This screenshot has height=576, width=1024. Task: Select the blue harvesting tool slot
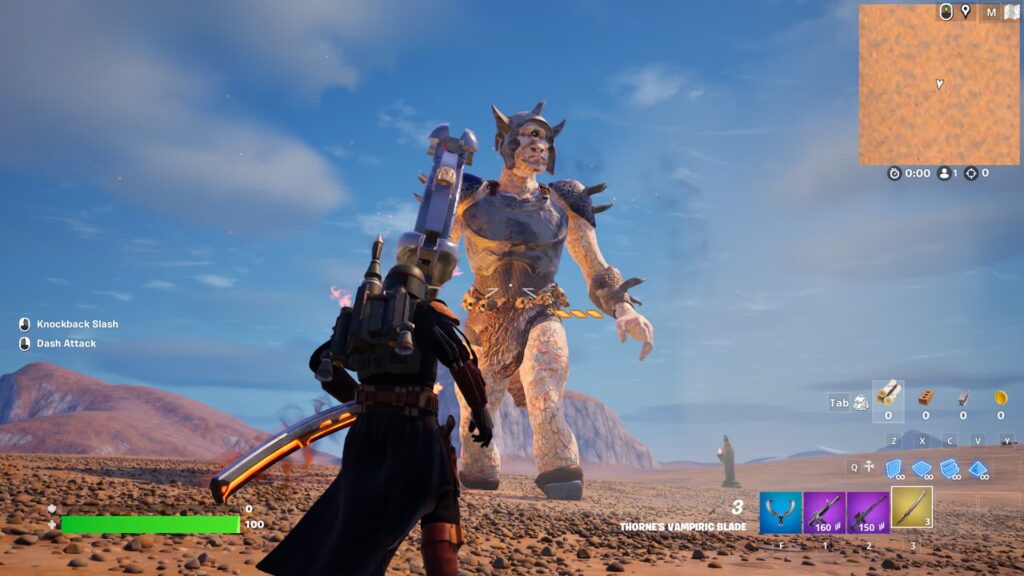pos(780,511)
